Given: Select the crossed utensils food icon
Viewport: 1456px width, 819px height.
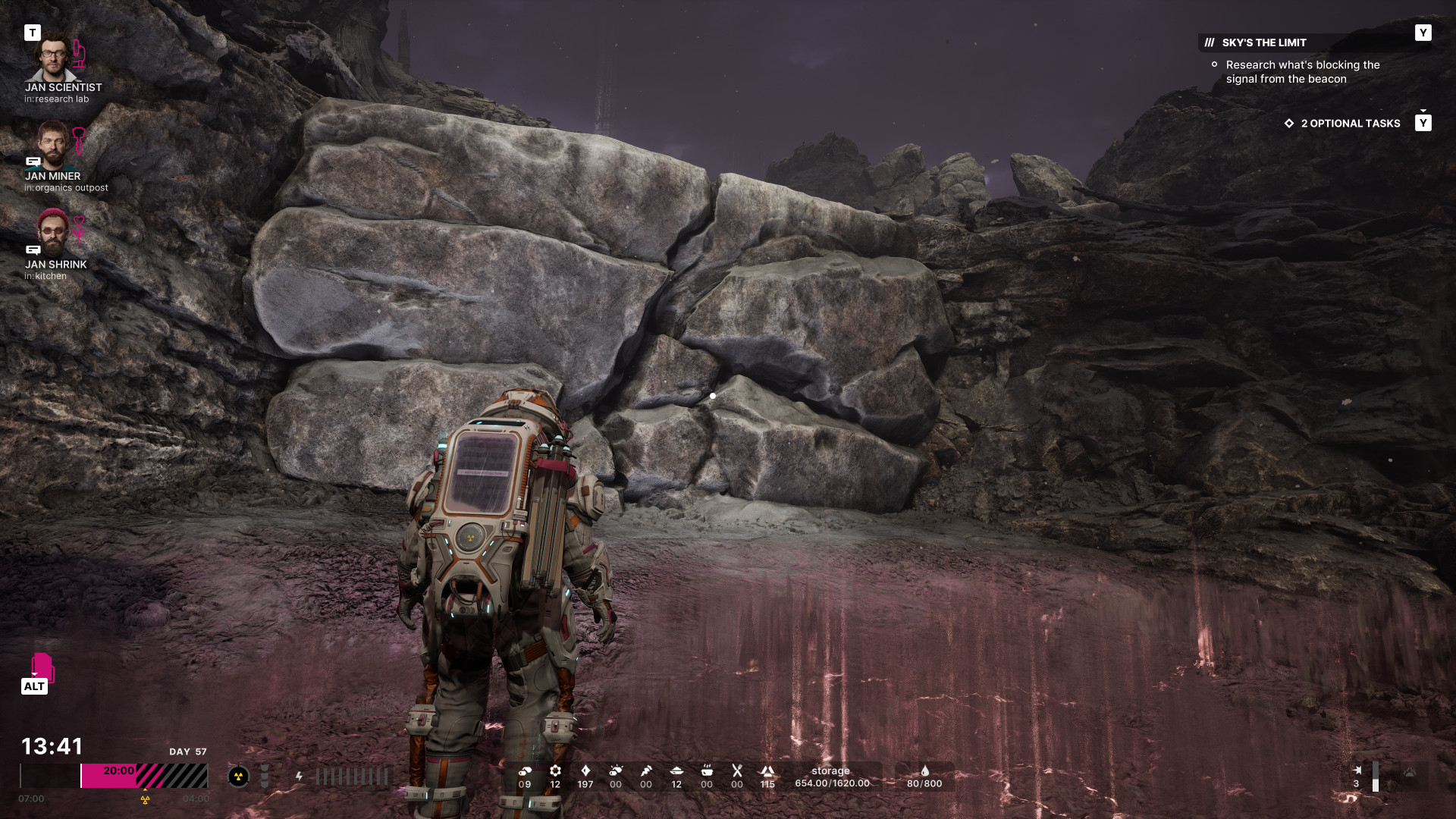Looking at the screenshot, I should click(737, 770).
